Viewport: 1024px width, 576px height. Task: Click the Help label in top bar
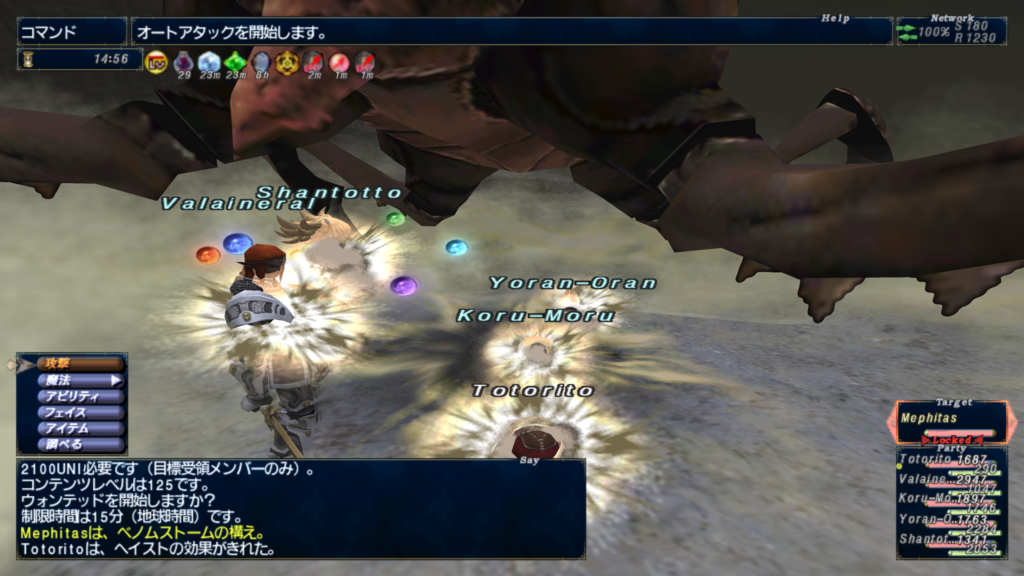click(x=834, y=18)
